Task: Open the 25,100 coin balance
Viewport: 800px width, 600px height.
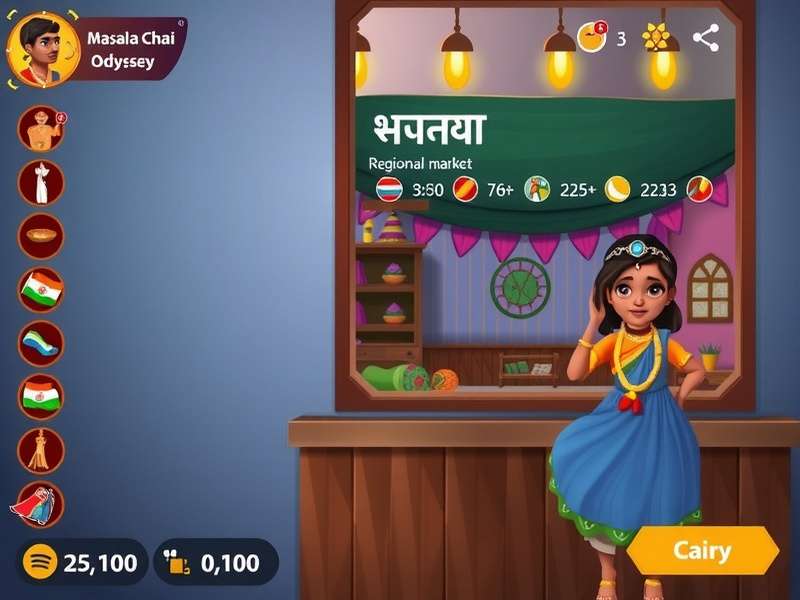Action: (82, 562)
